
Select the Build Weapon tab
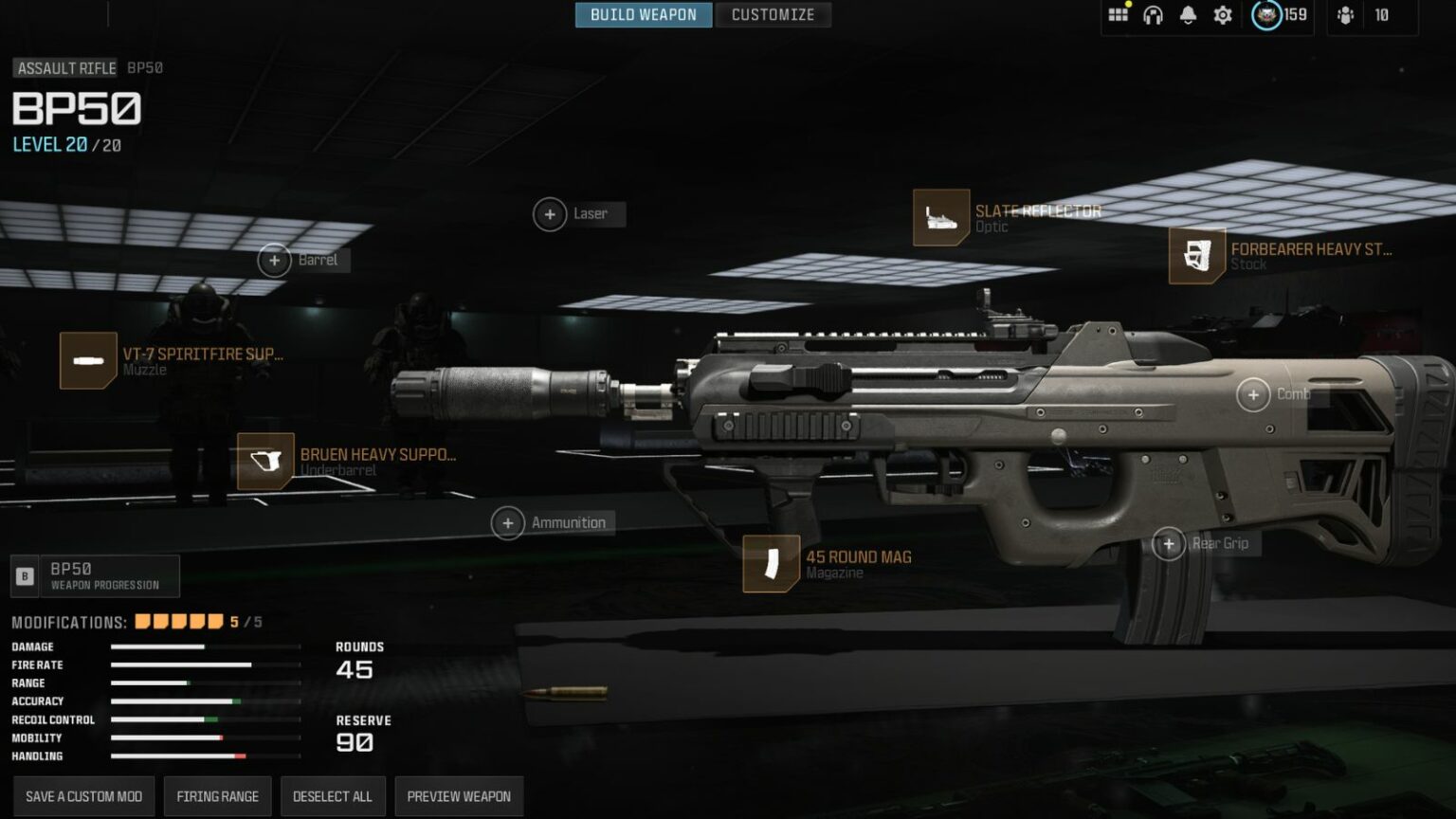click(644, 14)
